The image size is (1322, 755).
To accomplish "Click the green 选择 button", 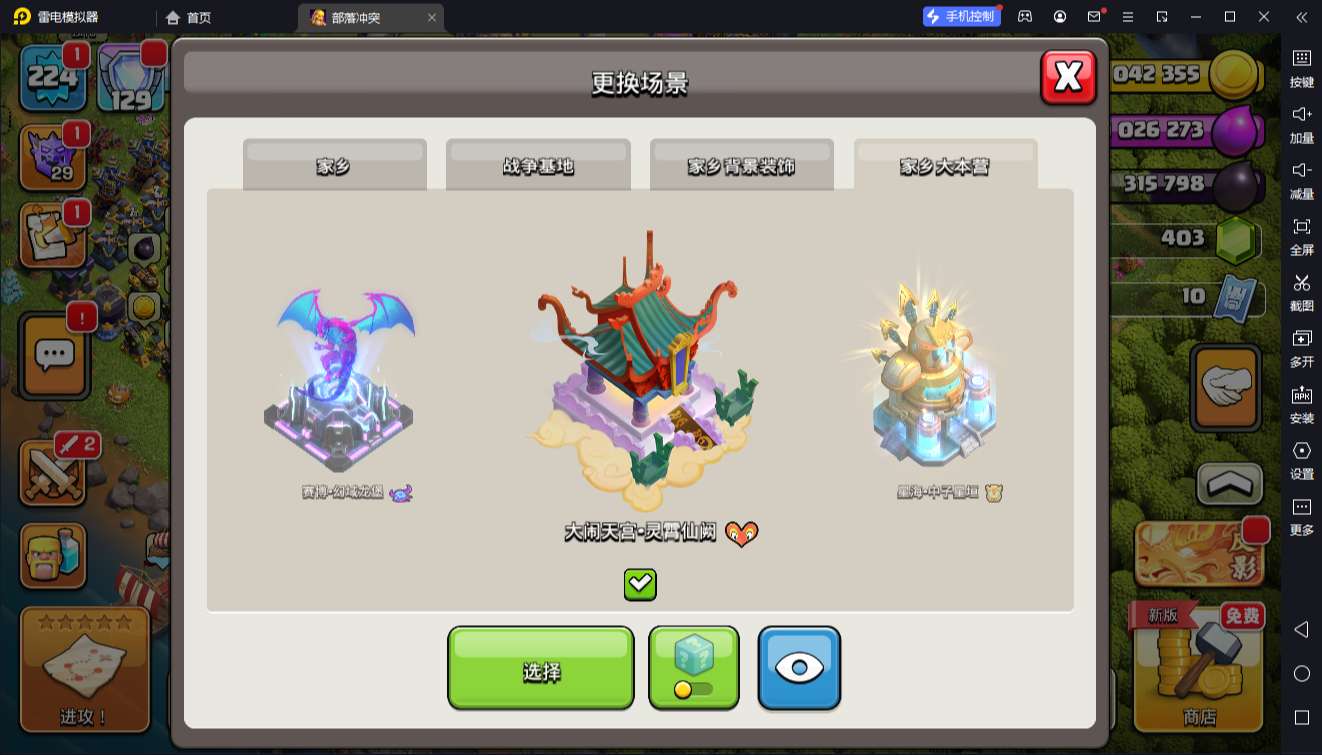I will tap(540, 668).
